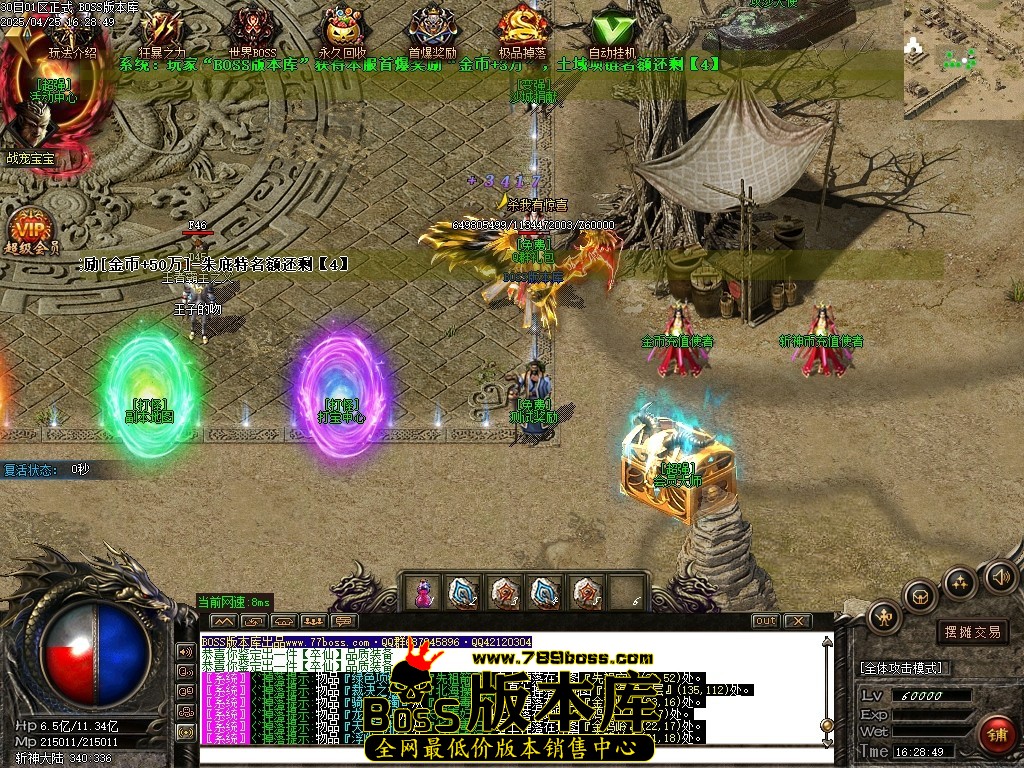Open the 狂暴之力 berserk power icon

[162, 30]
